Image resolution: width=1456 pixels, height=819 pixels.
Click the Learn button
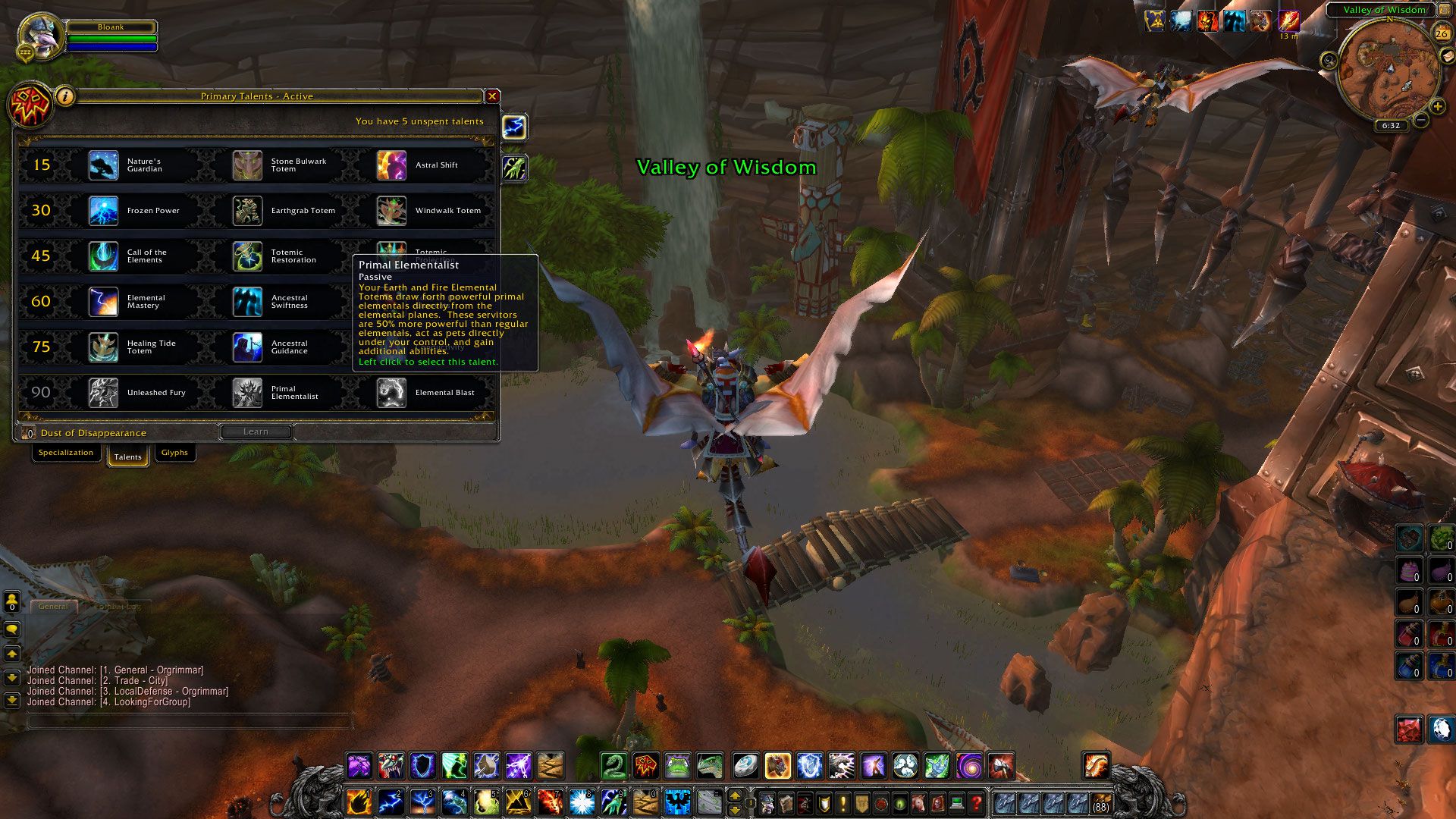(256, 431)
